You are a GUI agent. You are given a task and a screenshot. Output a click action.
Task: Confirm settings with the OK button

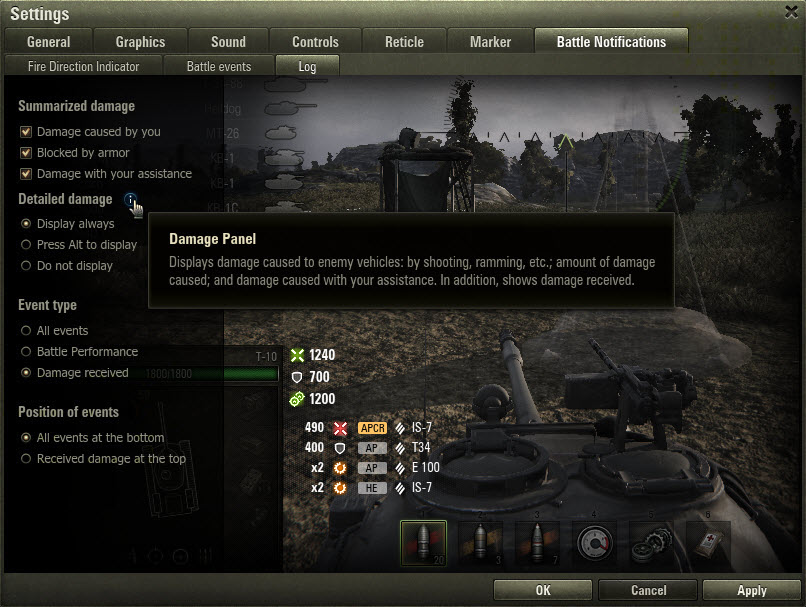coord(543,590)
